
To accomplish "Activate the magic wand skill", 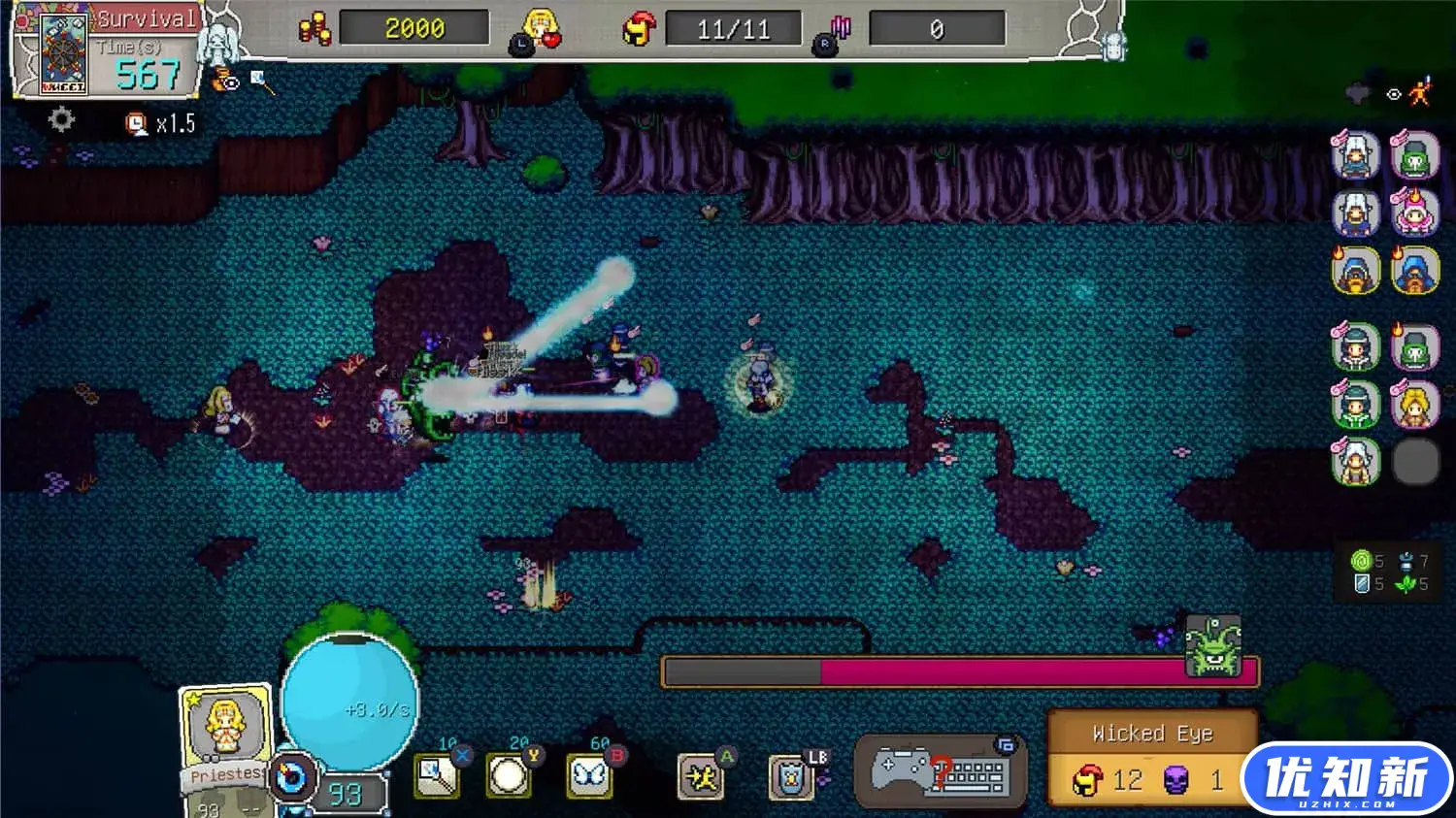I will click(x=436, y=776).
